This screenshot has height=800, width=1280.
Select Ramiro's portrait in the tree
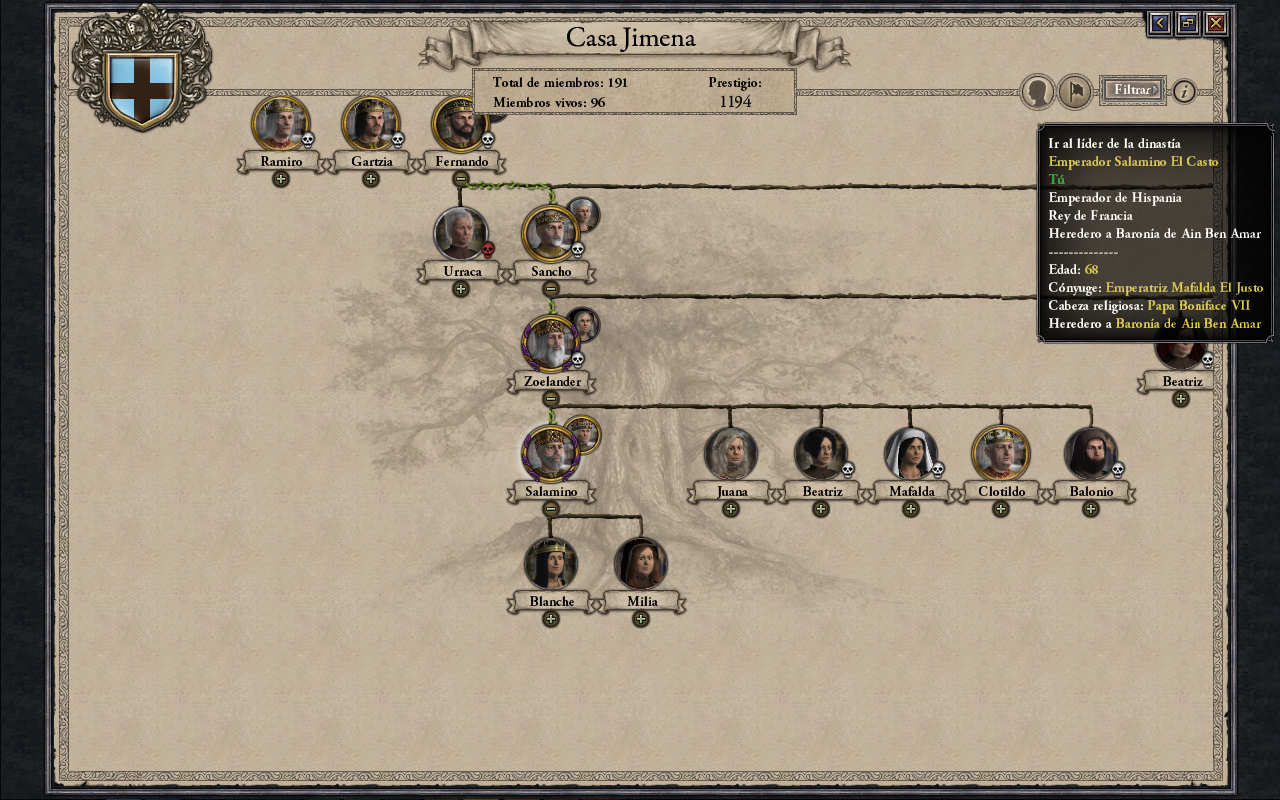[x=280, y=124]
